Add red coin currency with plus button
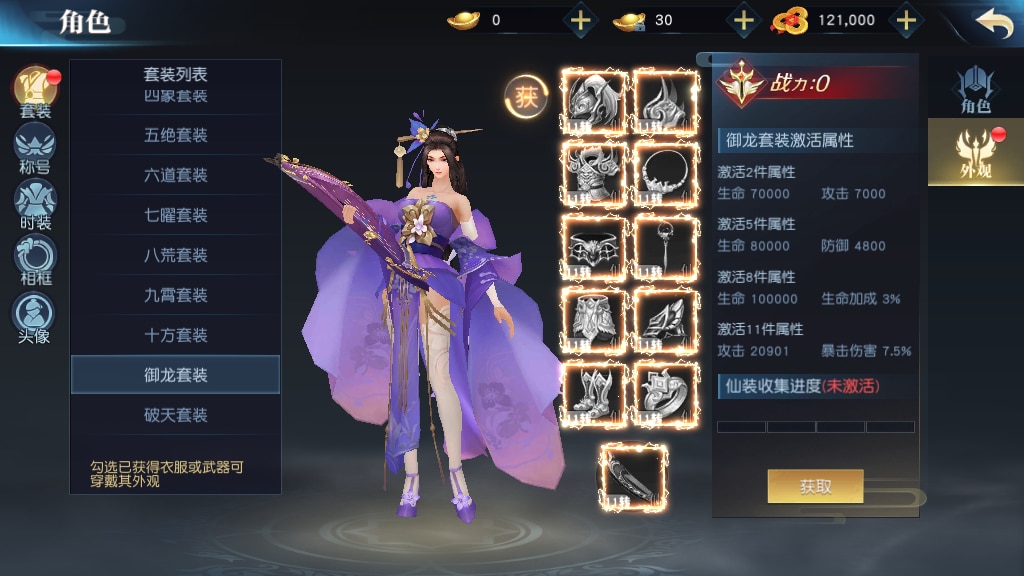1024x576 pixels. [905, 20]
